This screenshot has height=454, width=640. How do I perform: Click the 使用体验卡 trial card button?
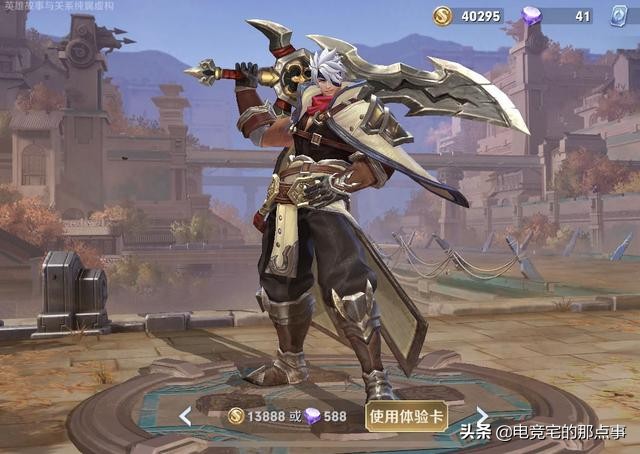[x=406, y=416]
